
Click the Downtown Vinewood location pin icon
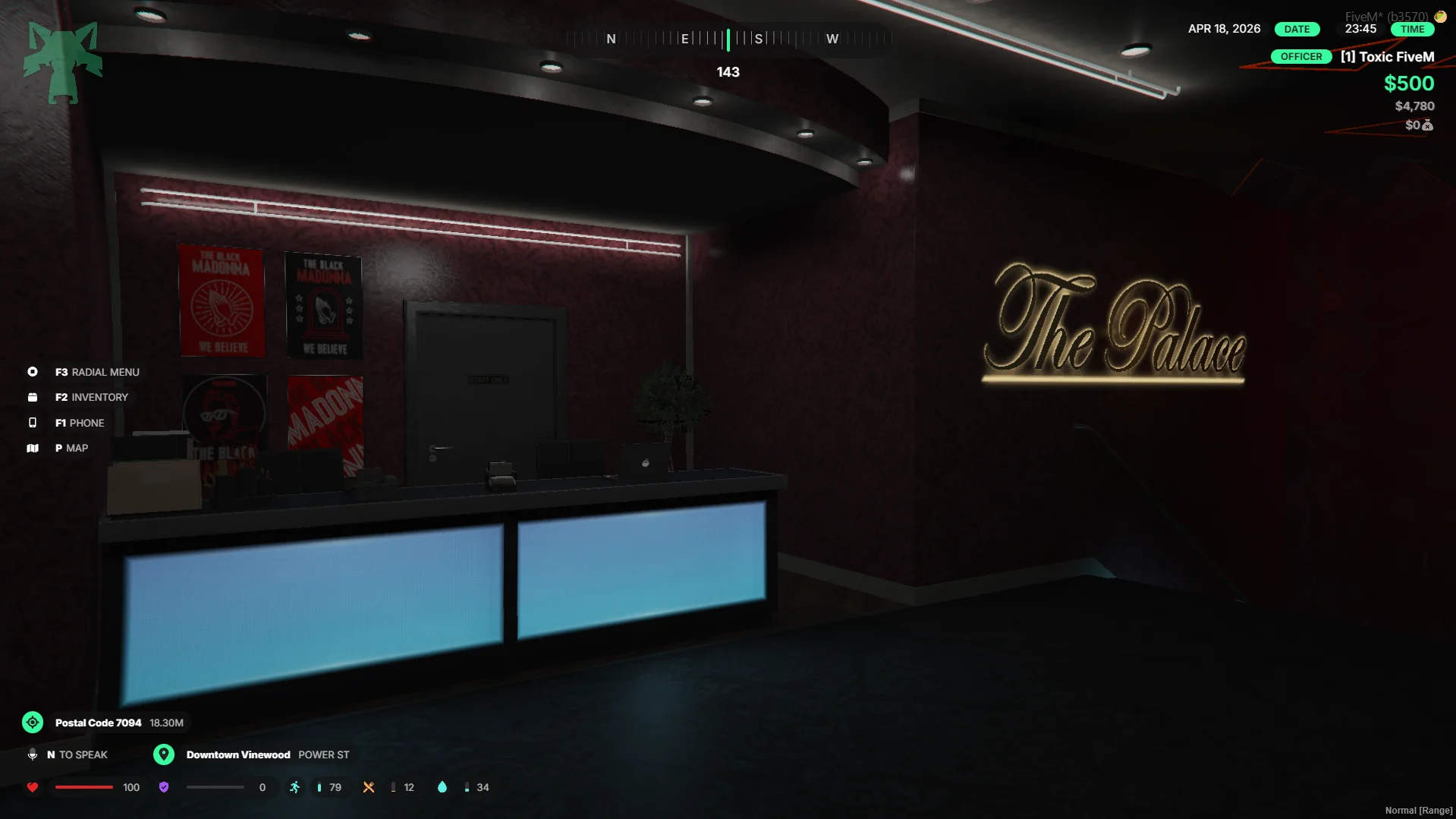[x=163, y=754]
